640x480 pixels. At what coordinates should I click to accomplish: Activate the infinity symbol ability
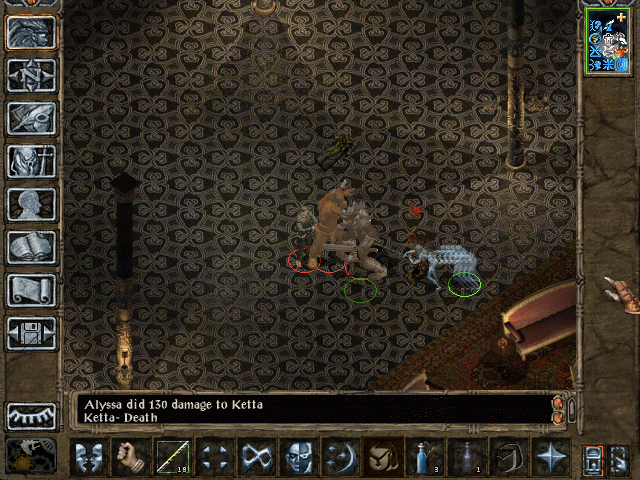(x=256, y=458)
